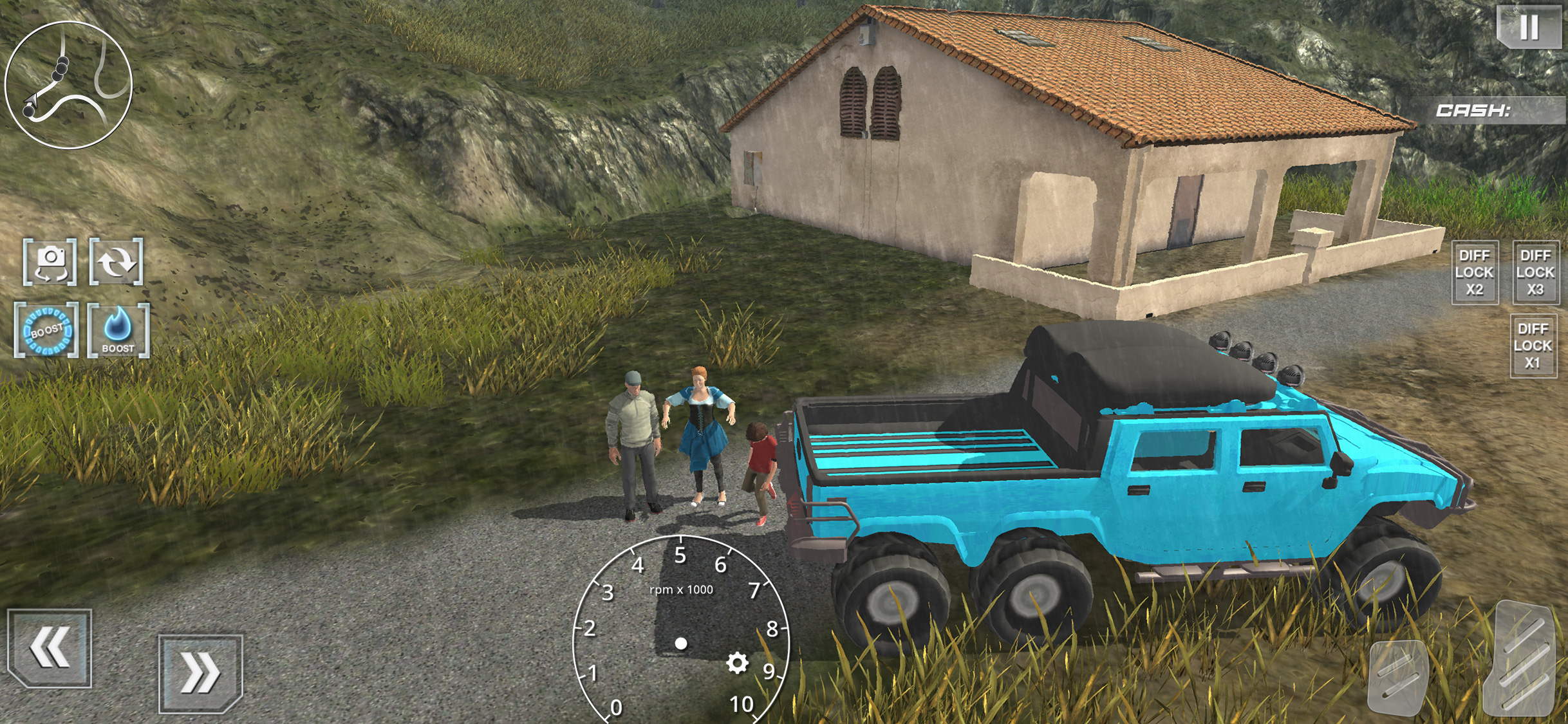Pause the game

click(1529, 26)
